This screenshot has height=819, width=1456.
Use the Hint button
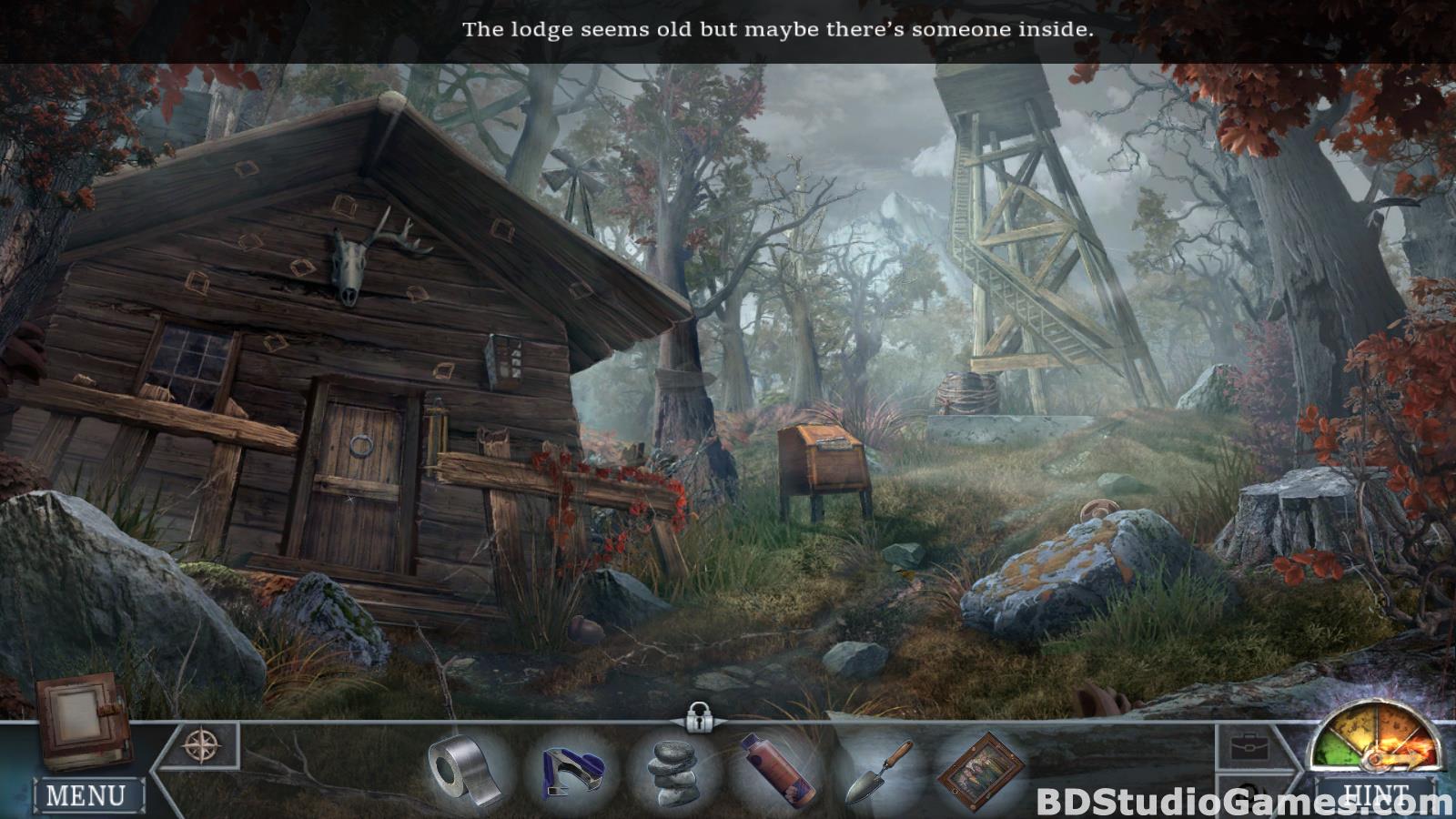1376,795
